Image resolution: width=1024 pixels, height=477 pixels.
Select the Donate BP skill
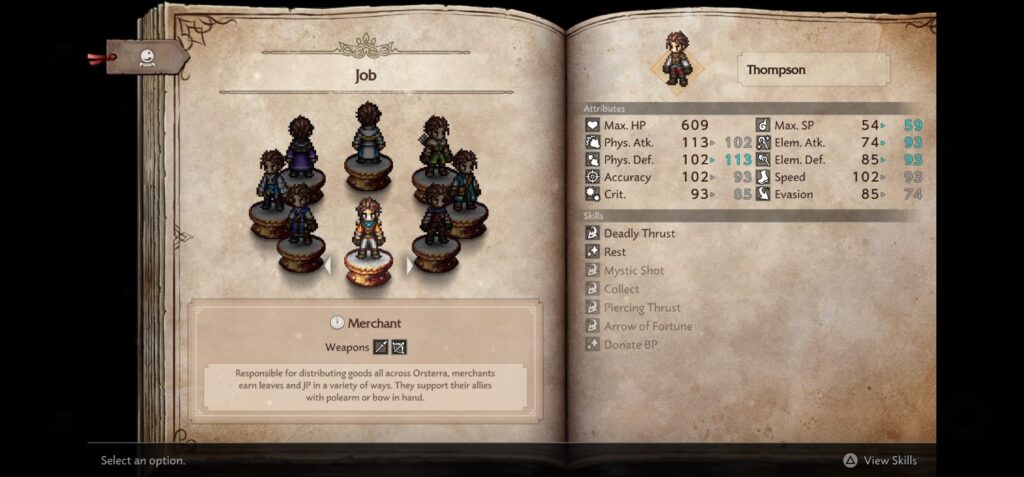pos(630,345)
